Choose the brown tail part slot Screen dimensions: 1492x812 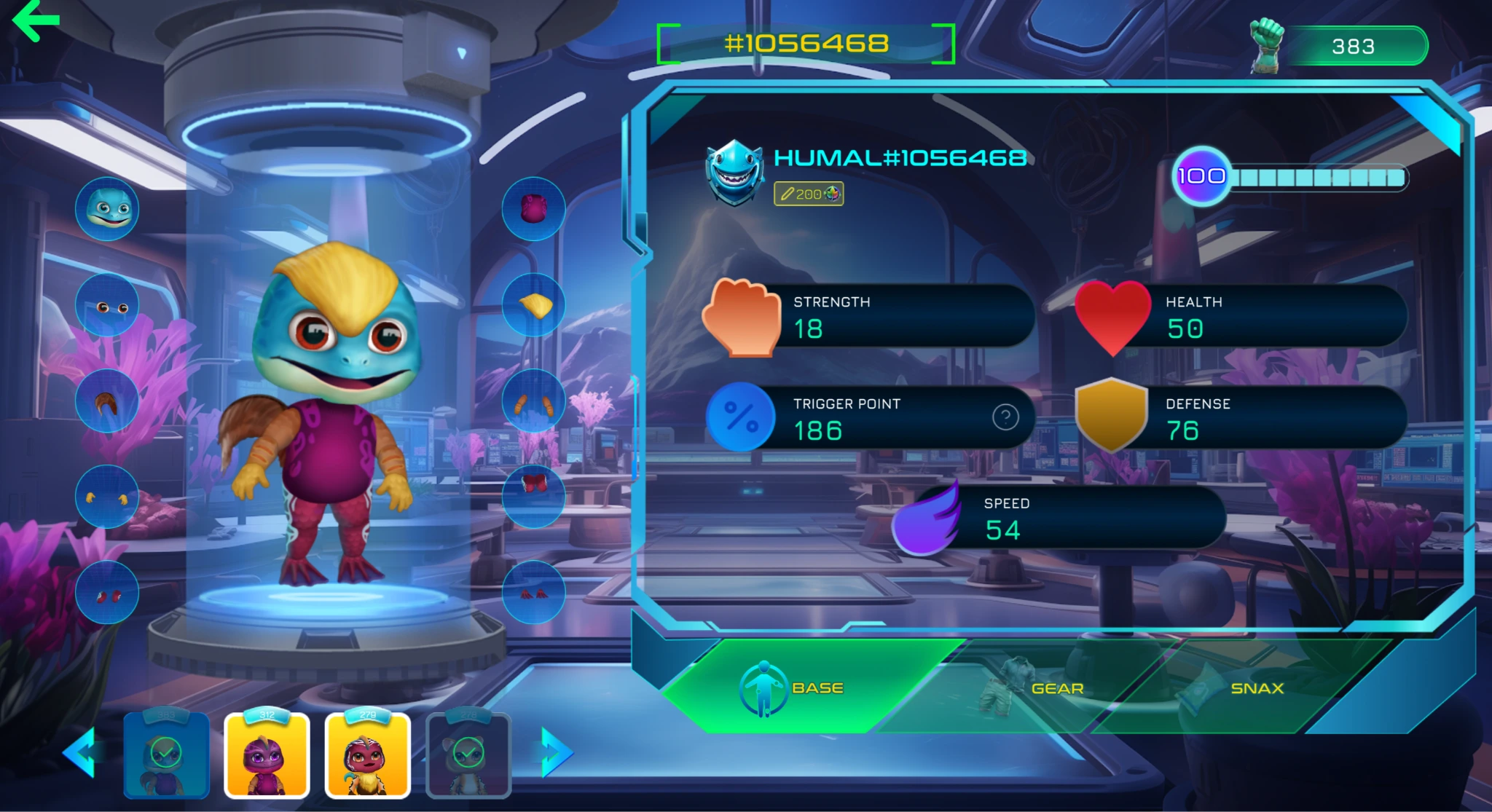(107, 401)
